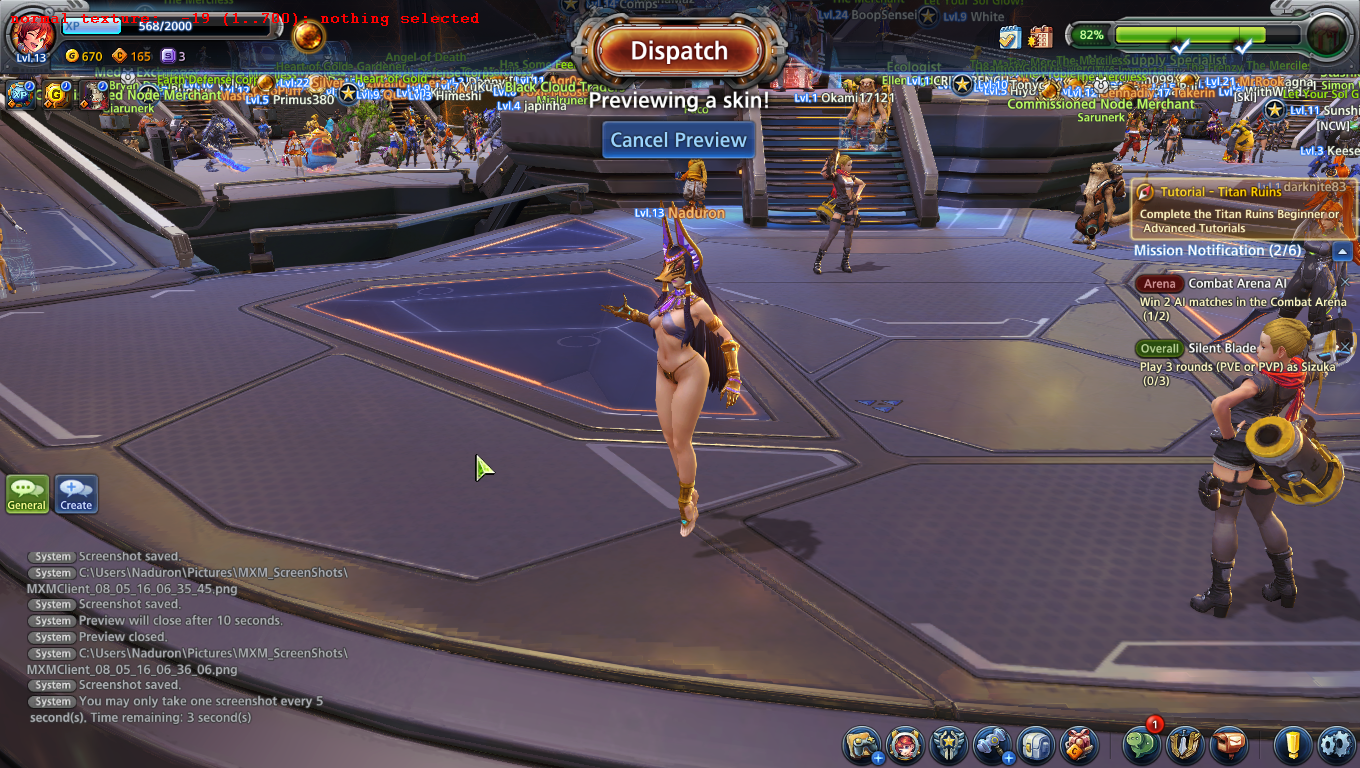Open the settings gears icon
Viewport: 1360px width, 768px height.
point(1335,745)
